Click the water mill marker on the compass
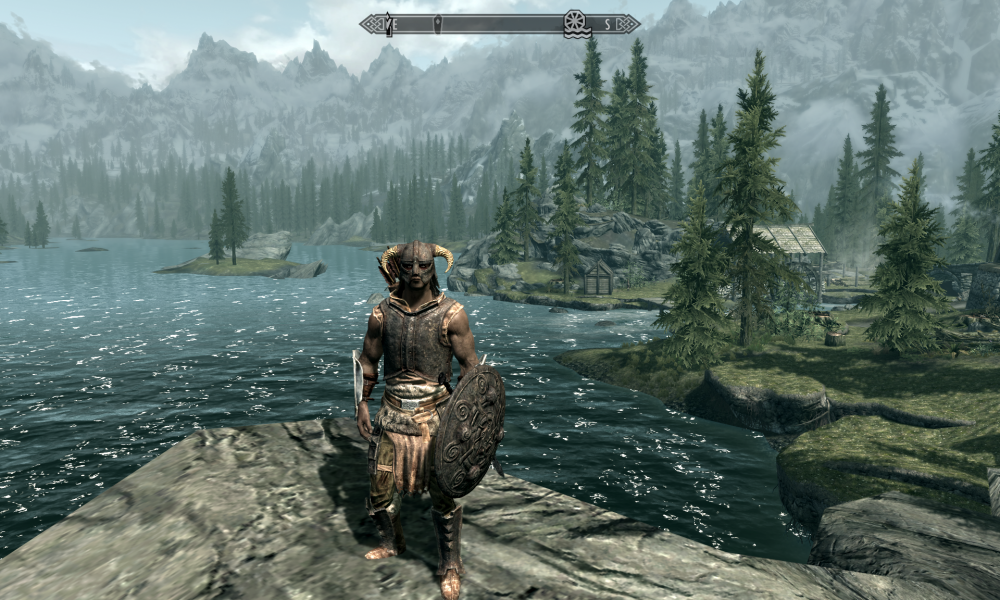Image resolution: width=1000 pixels, height=600 pixels. point(575,22)
